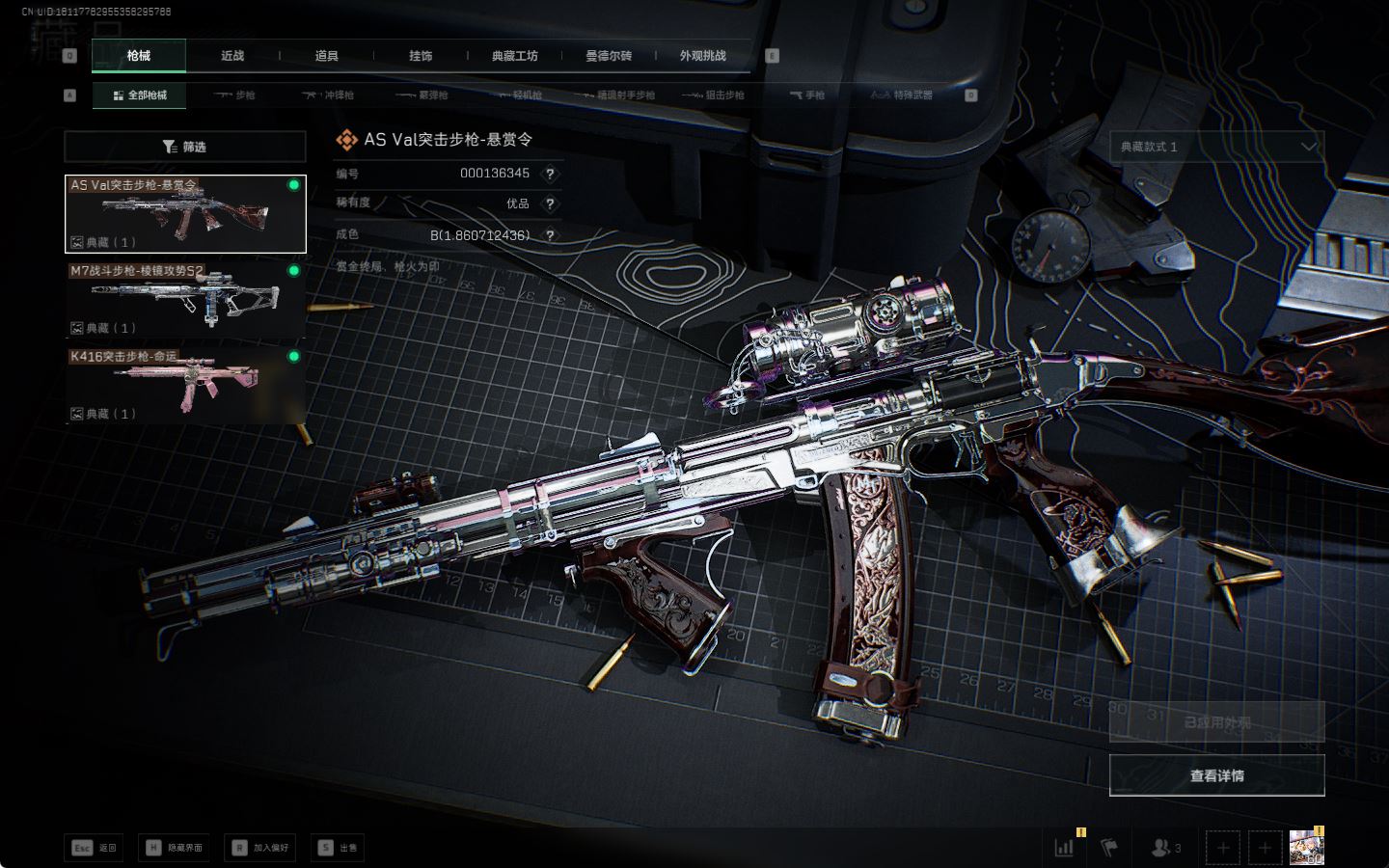Viewport: 1389px width, 868px height.
Task: Open the bar chart stats icon
Action: [1065, 847]
